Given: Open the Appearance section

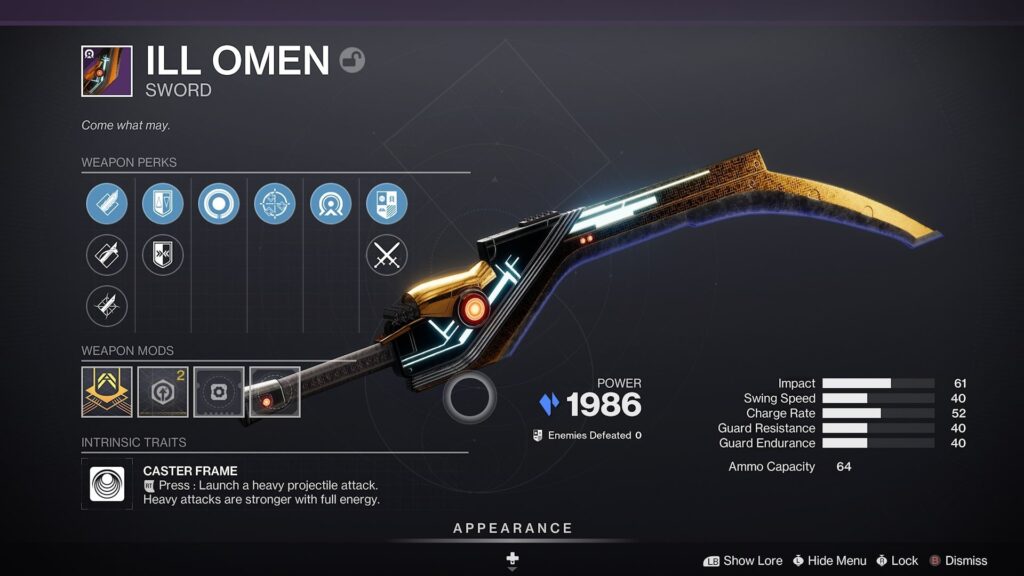Looking at the screenshot, I should (512, 528).
